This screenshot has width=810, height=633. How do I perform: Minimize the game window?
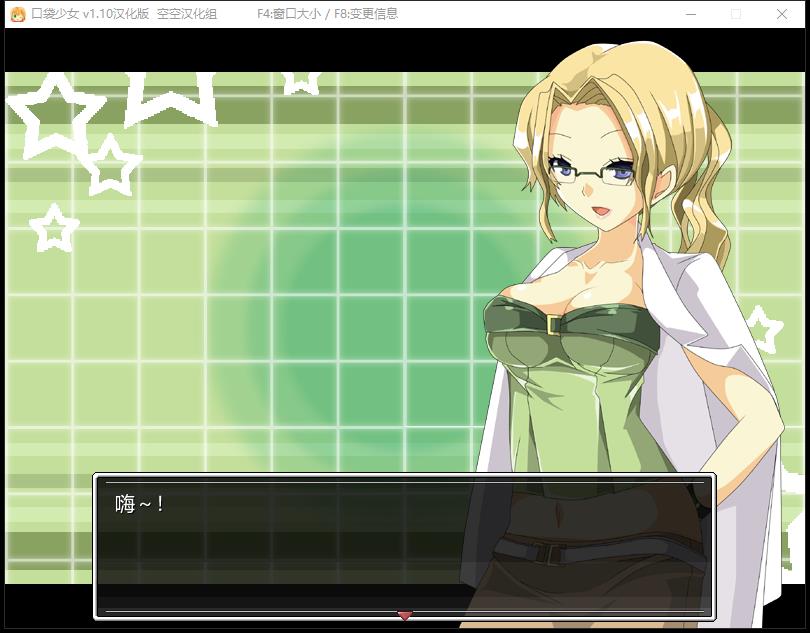(691, 14)
